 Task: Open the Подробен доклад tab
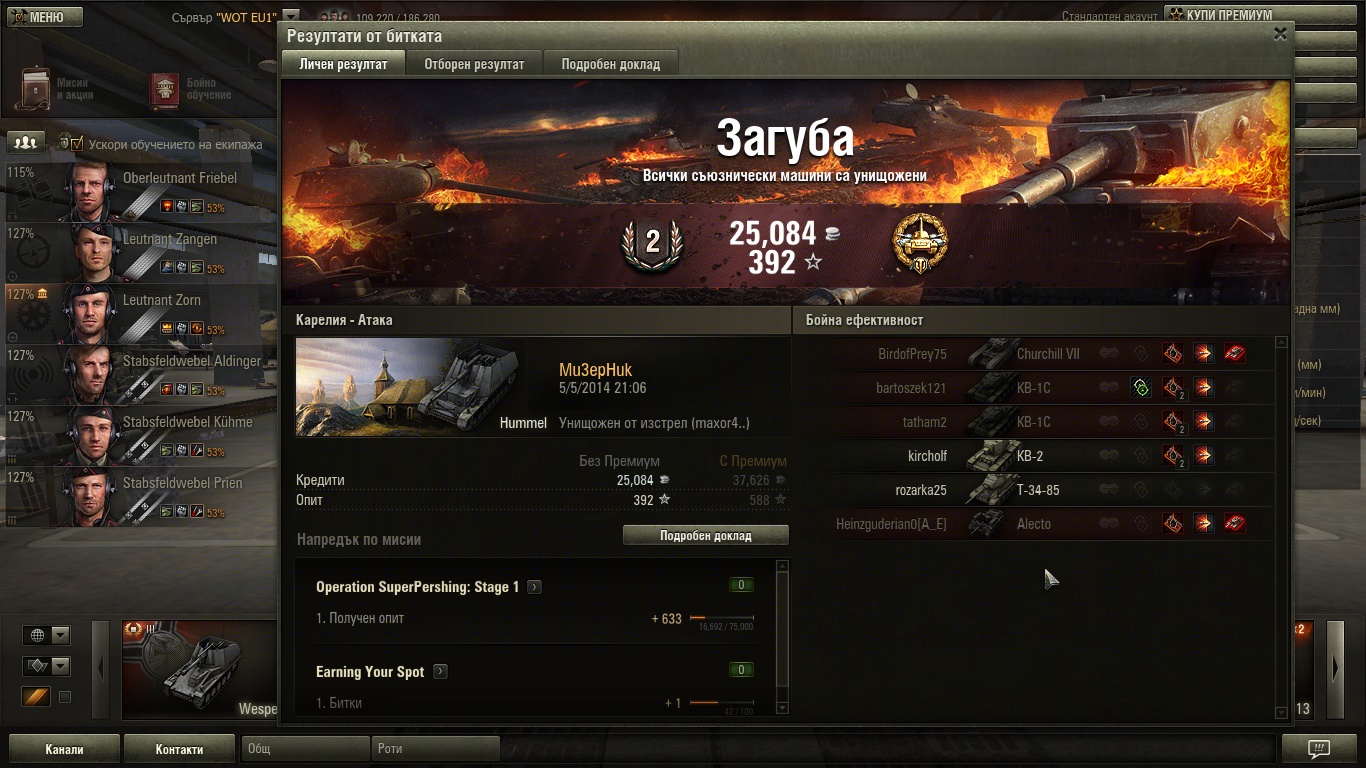pos(610,64)
